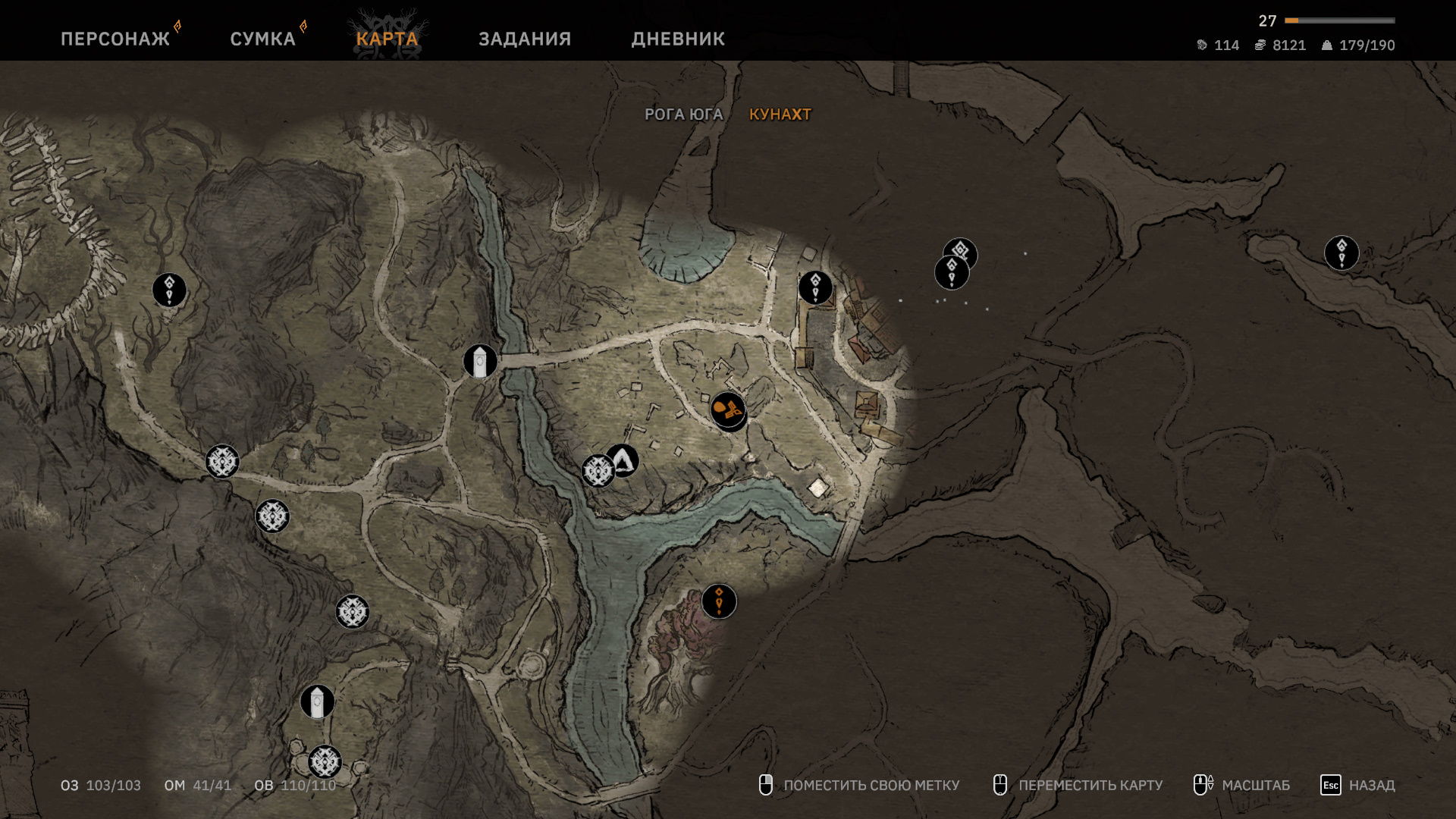Select the camp tent map marker

pyautogui.click(x=623, y=460)
